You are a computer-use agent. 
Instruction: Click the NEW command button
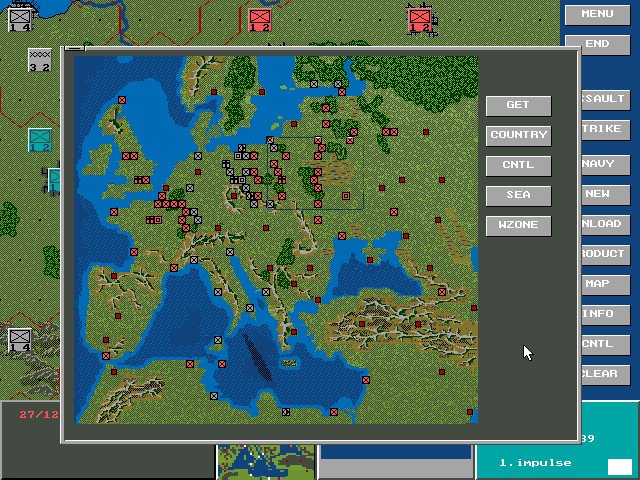(605, 194)
